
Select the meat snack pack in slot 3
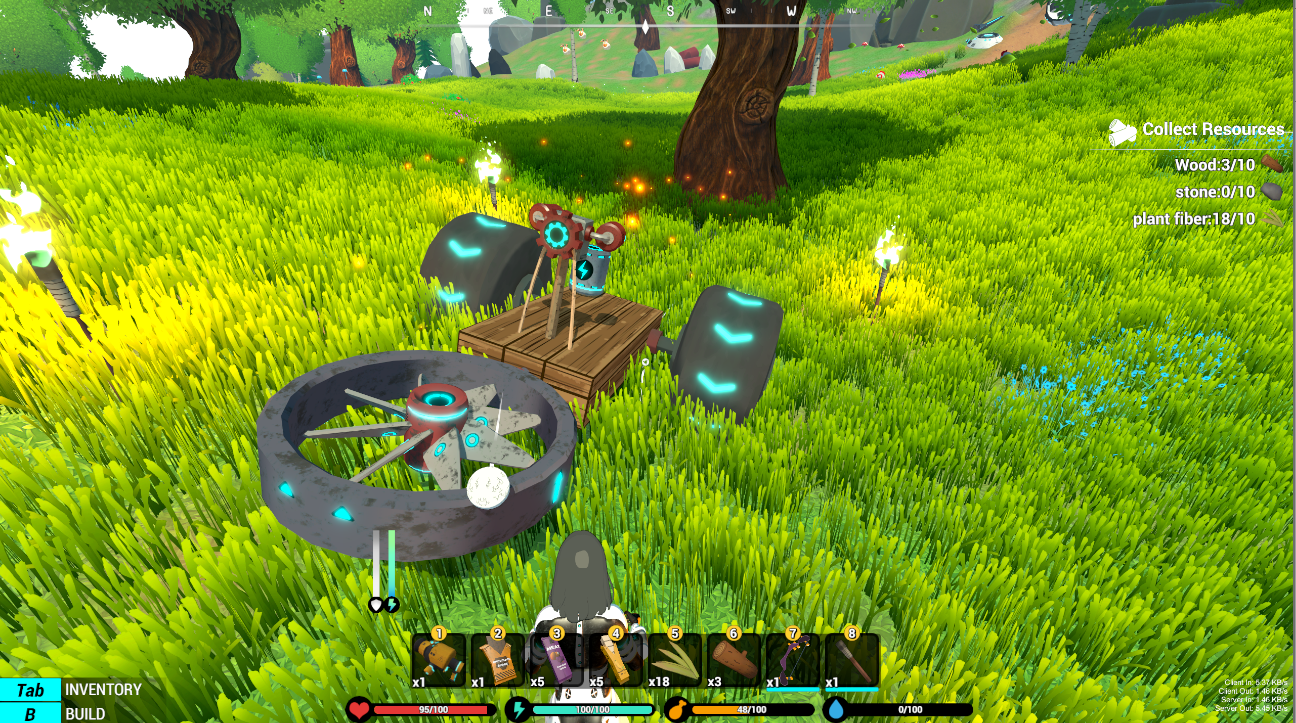coord(556,660)
